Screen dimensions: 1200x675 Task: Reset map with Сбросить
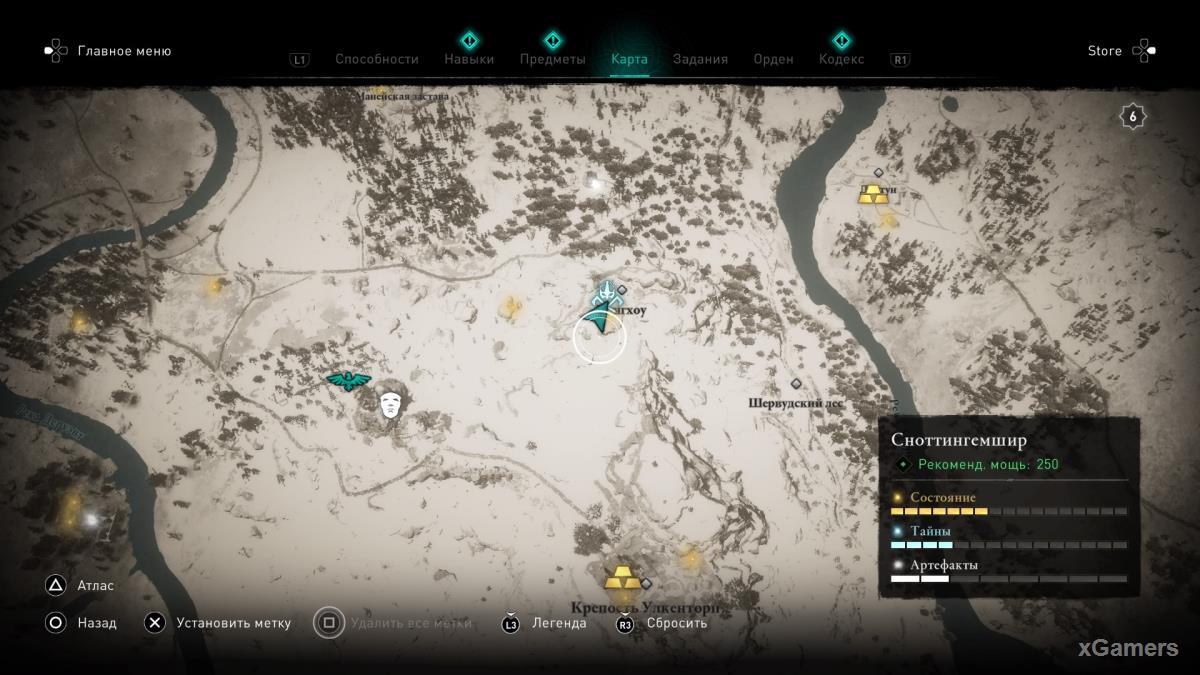click(676, 623)
